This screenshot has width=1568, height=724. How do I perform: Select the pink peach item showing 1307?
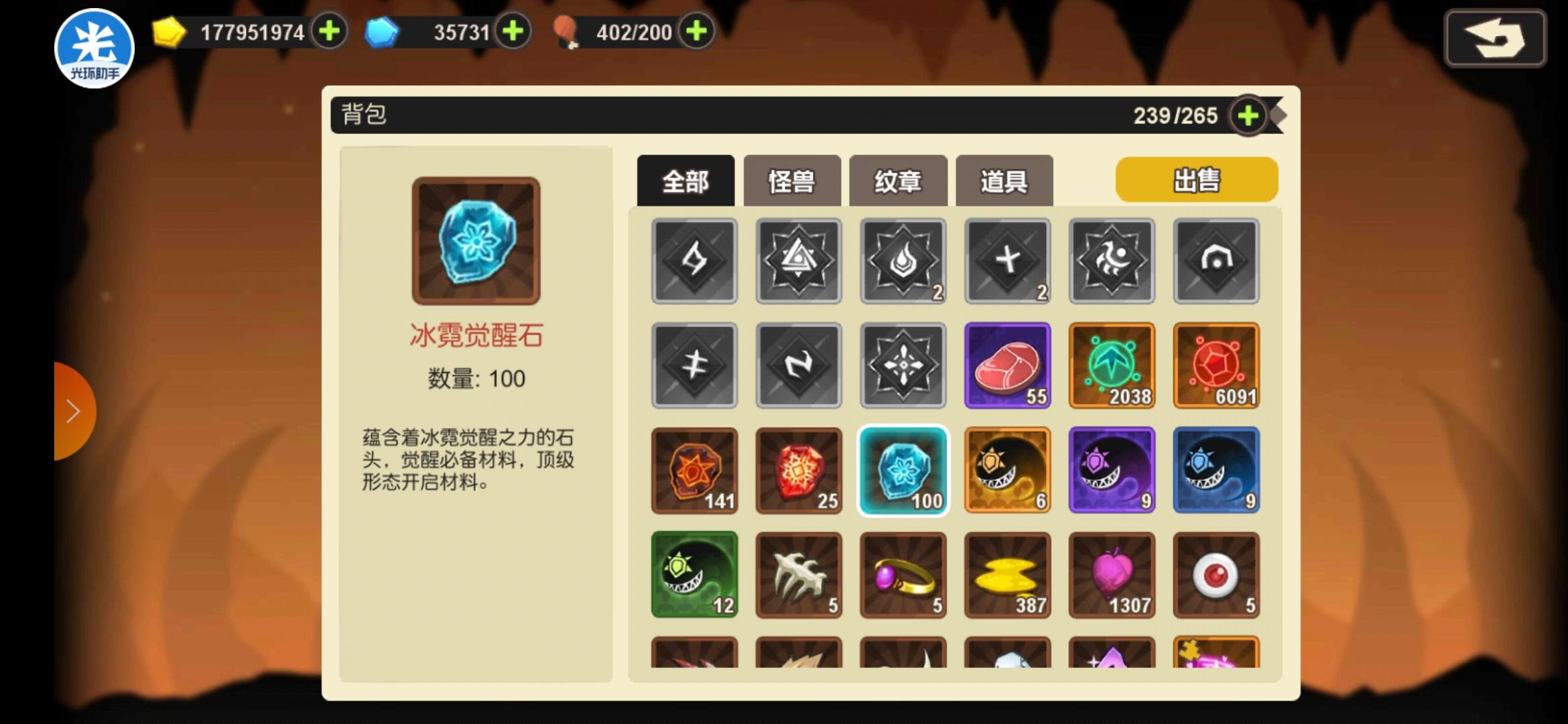[x=1112, y=575]
